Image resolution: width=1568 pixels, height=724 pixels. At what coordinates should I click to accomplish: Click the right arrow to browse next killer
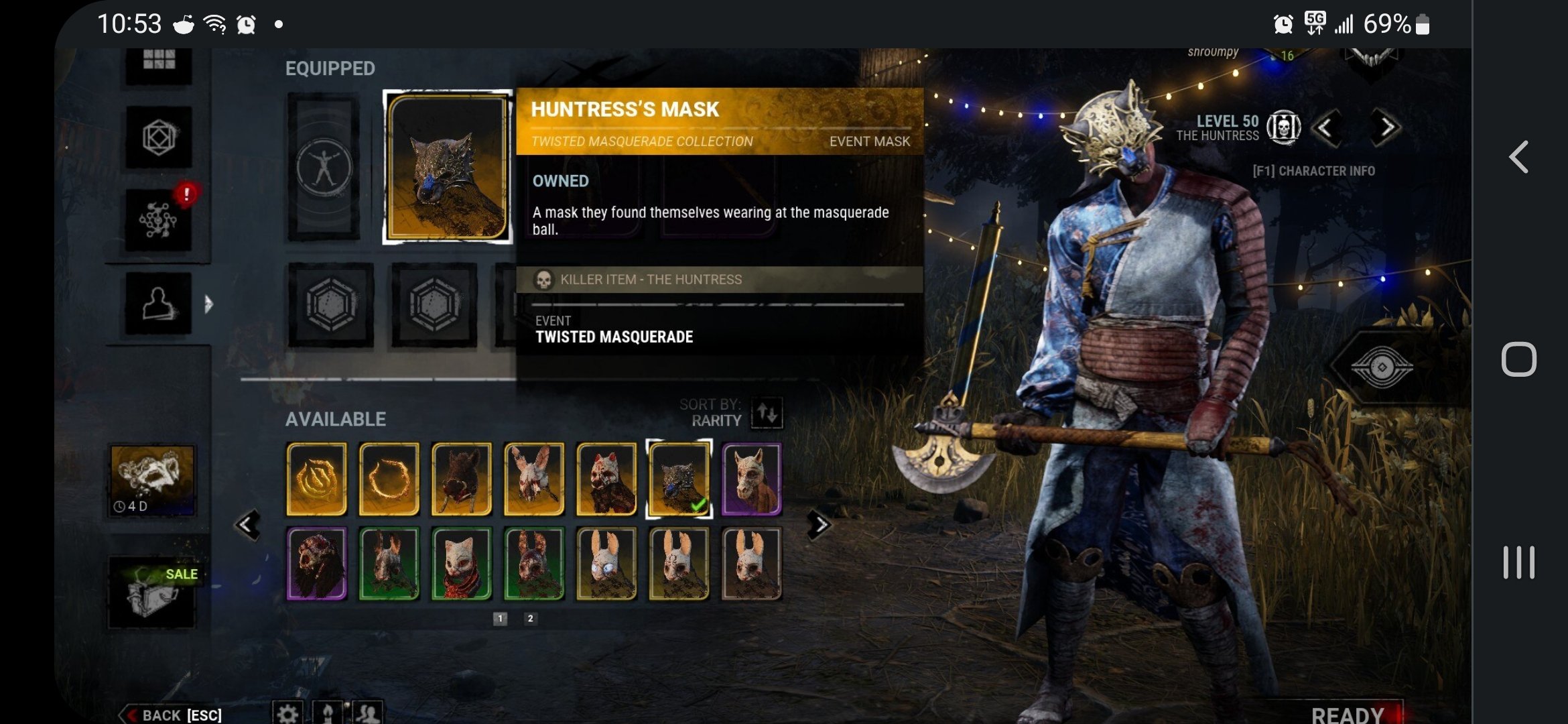[1388, 127]
